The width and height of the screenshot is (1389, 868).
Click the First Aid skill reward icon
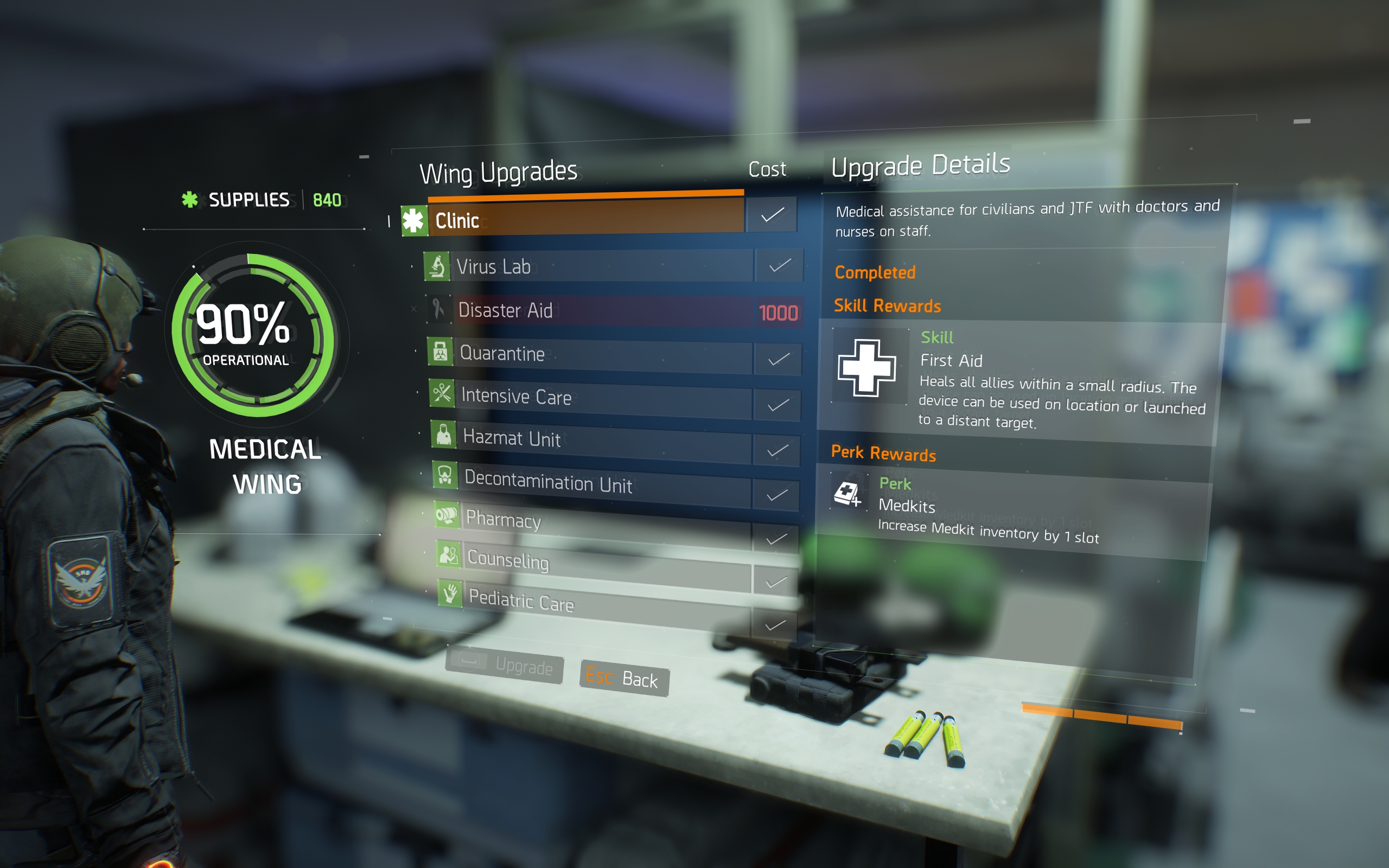(x=866, y=367)
